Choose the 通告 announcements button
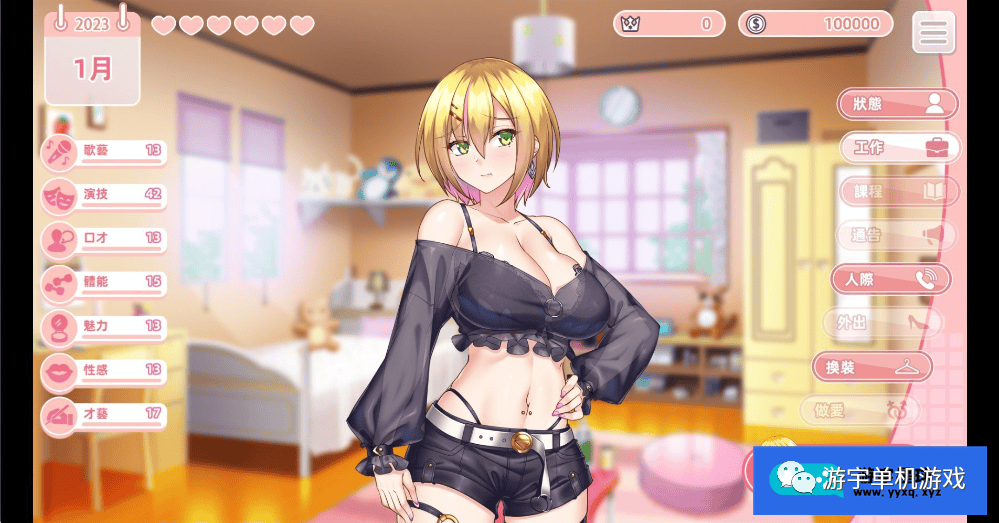Image resolution: width=999 pixels, height=523 pixels. pyautogui.click(x=897, y=235)
